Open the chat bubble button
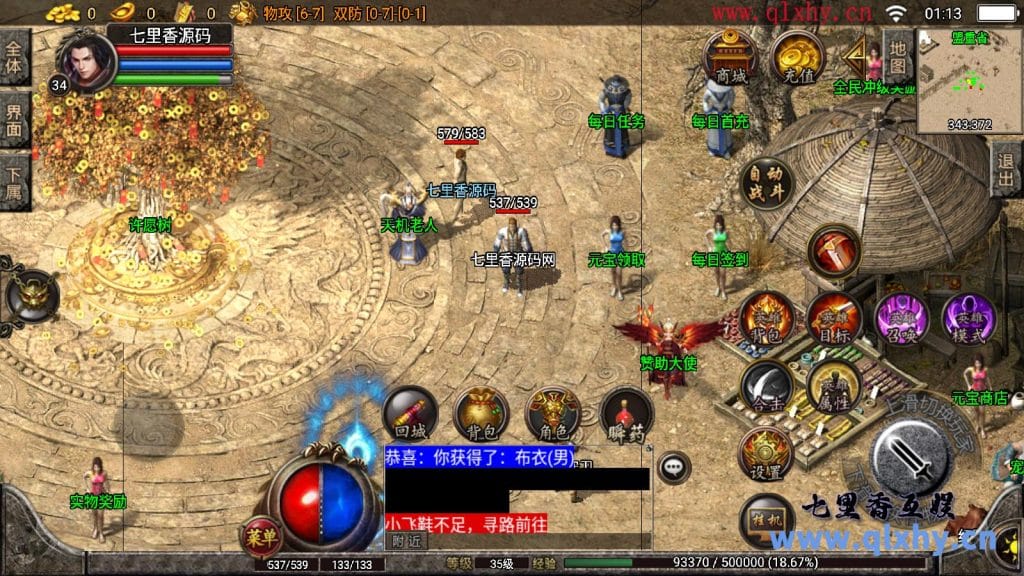 (675, 466)
